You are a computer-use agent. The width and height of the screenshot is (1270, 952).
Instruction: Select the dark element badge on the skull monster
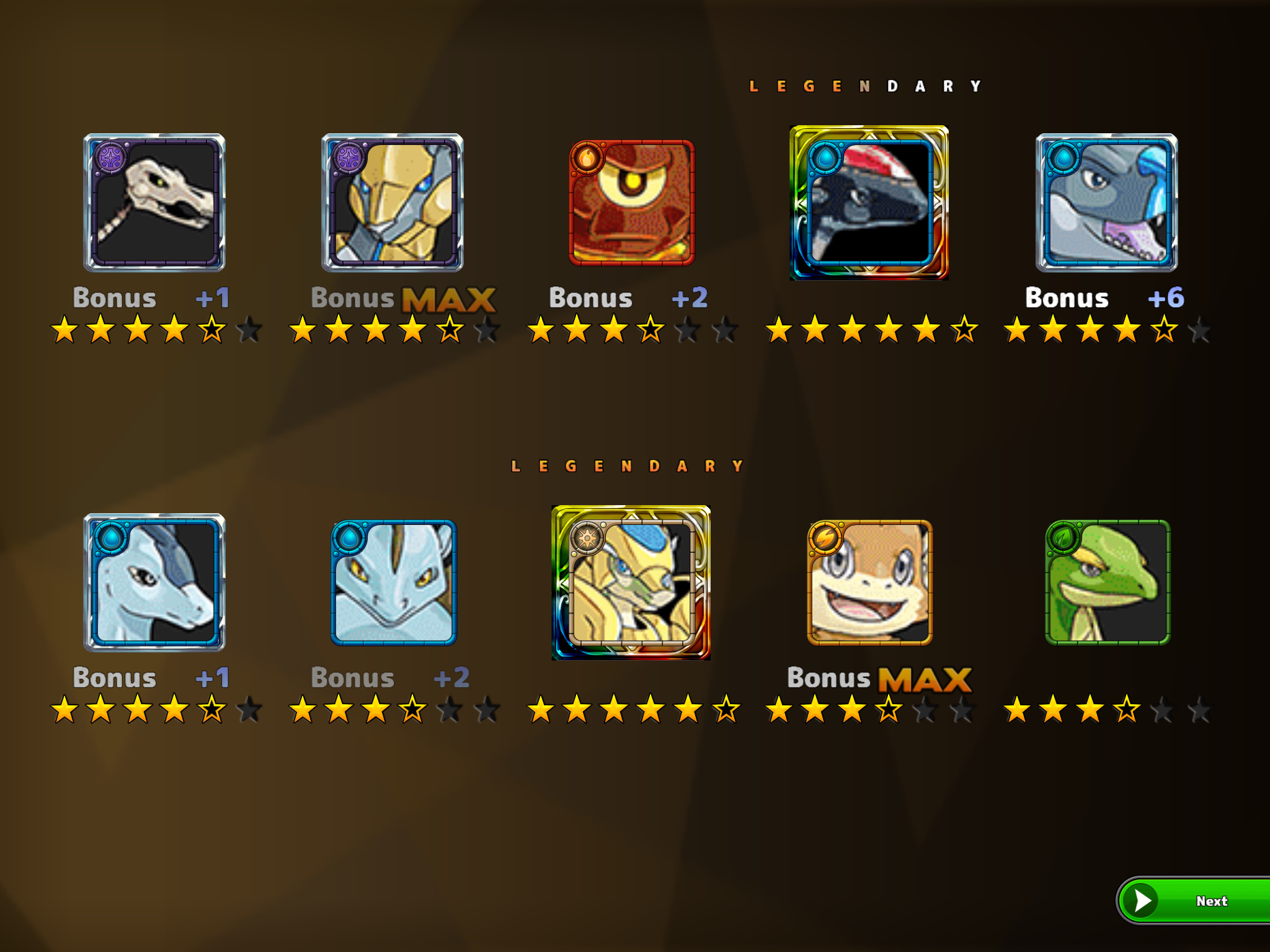coord(109,158)
